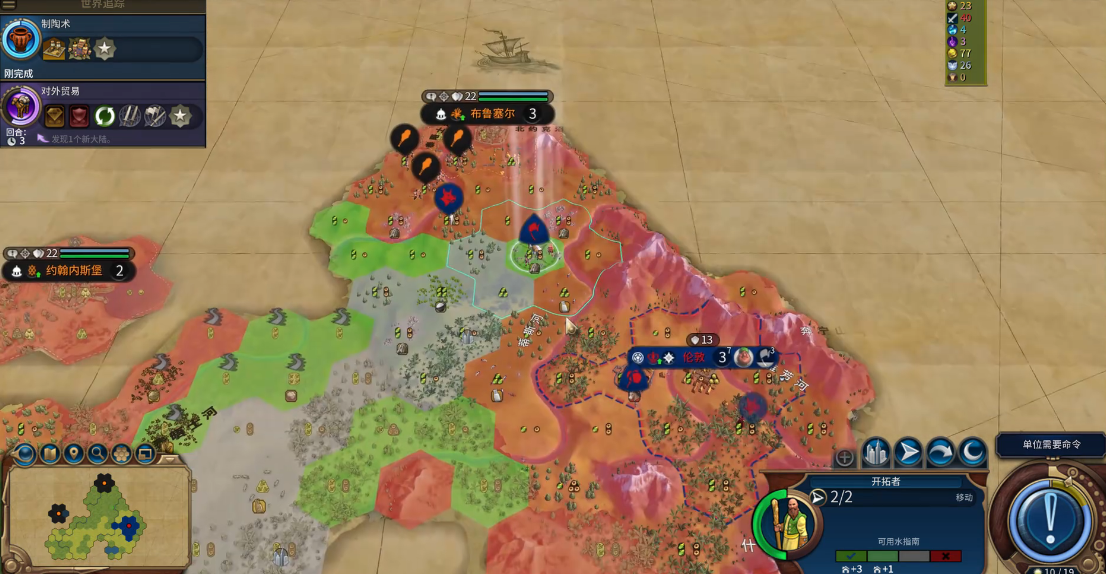1106x574 pixels.
Task: Click the settler unit portrait
Action: (787, 520)
